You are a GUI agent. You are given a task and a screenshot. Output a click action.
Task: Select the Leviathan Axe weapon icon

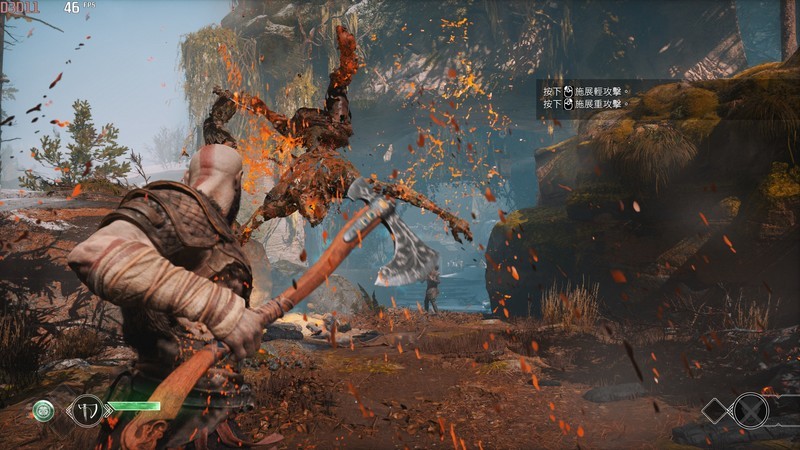click(x=86, y=410)
